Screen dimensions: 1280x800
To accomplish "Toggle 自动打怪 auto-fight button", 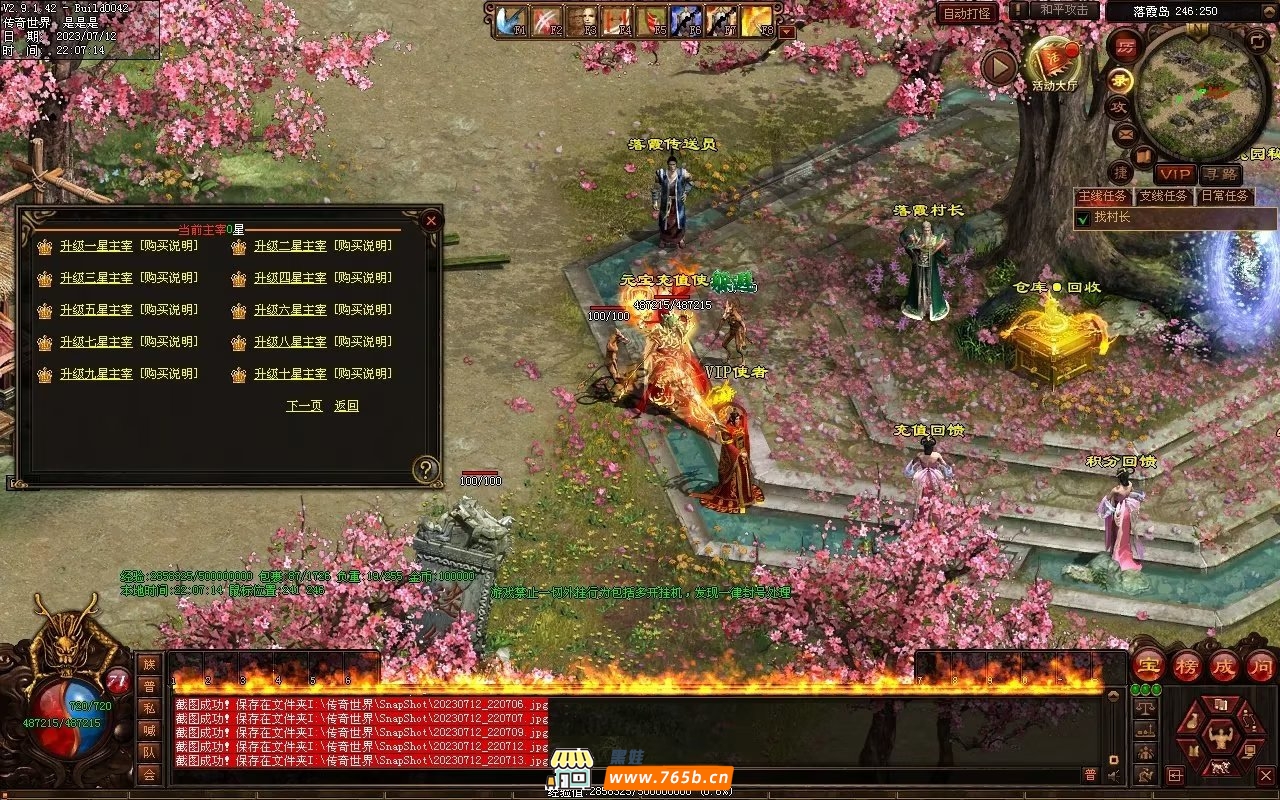I will (967, 13).
